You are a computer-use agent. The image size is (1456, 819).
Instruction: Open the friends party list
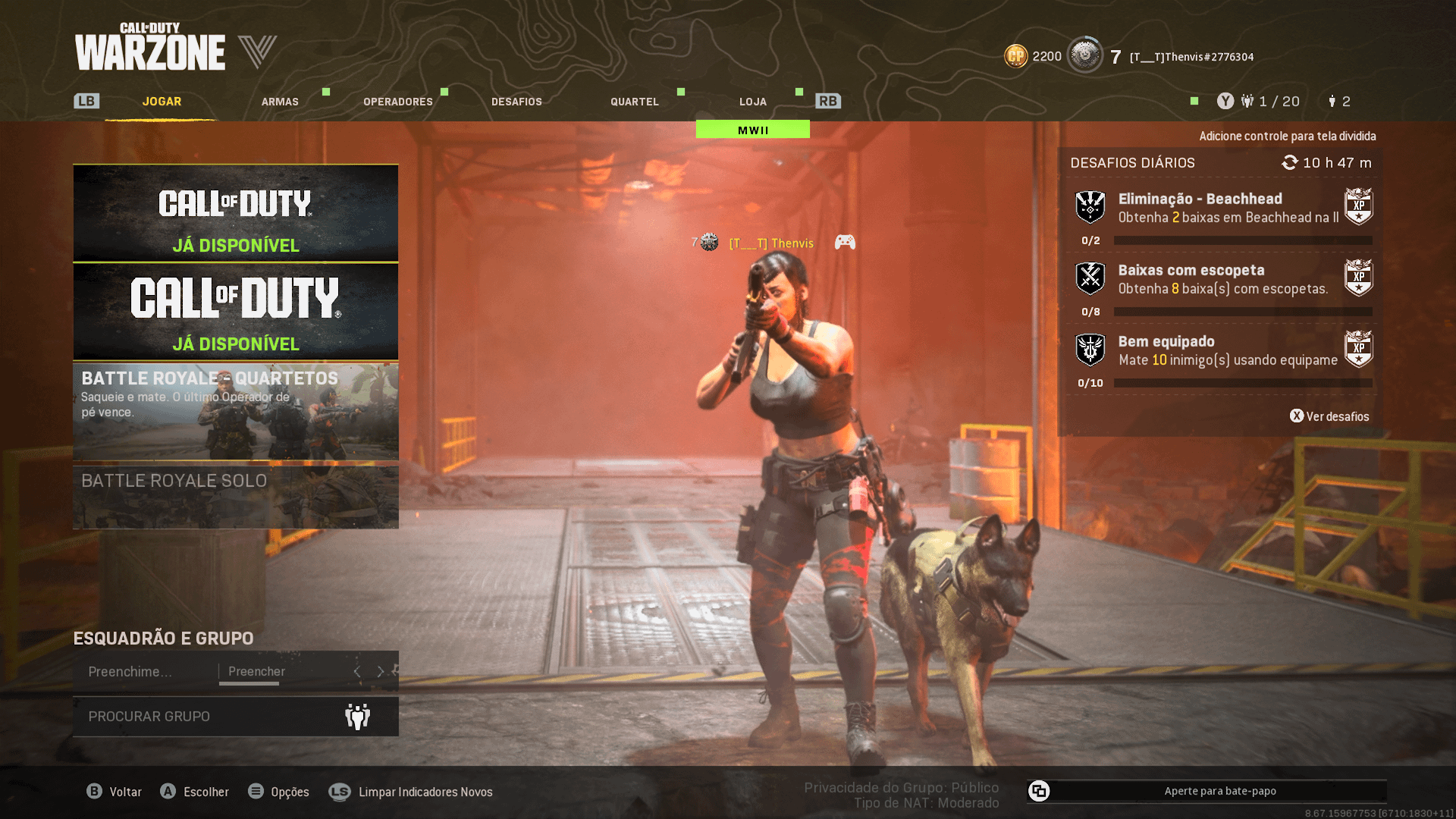point(1270,102)
